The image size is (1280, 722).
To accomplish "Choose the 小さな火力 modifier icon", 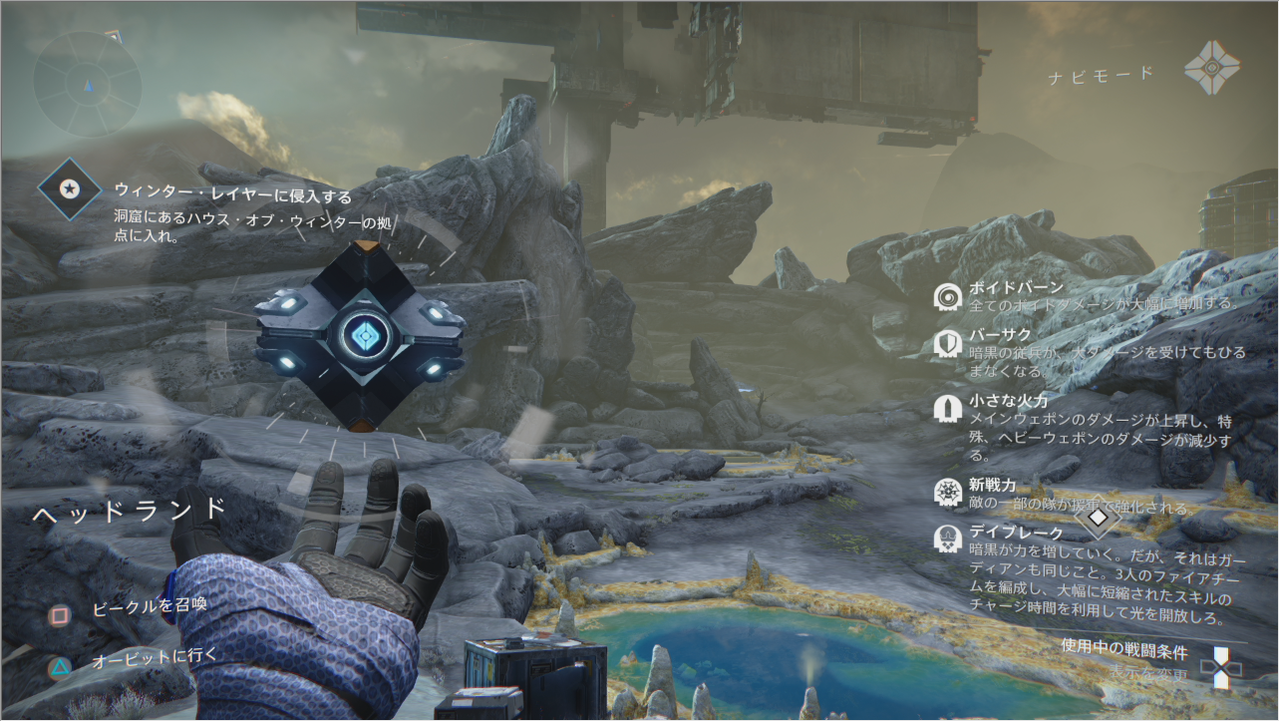I will (947, 408).
